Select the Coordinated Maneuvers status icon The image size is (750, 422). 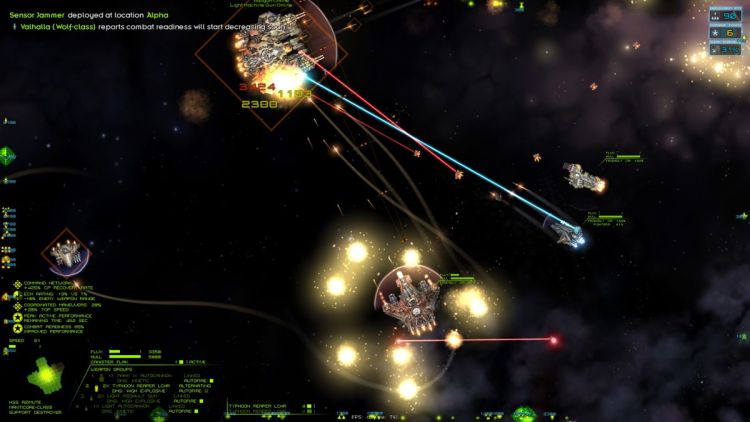point(18,305)
